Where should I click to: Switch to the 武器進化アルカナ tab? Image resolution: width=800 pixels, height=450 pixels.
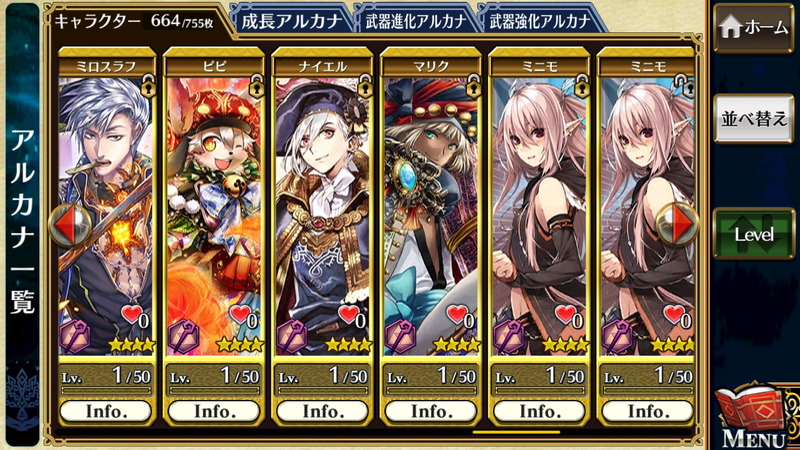point(412,19)
